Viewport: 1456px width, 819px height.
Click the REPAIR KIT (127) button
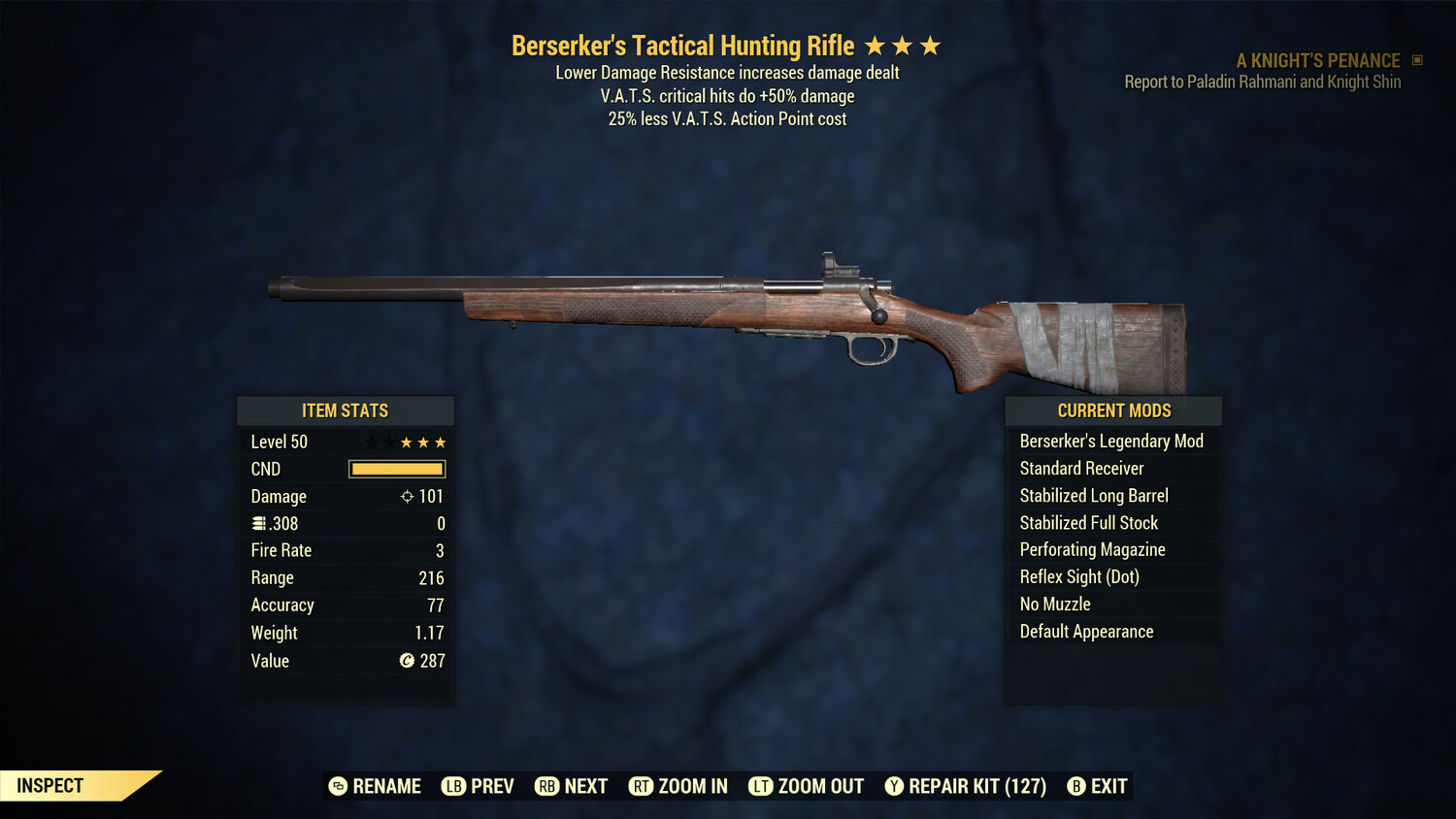click(965, 786)
